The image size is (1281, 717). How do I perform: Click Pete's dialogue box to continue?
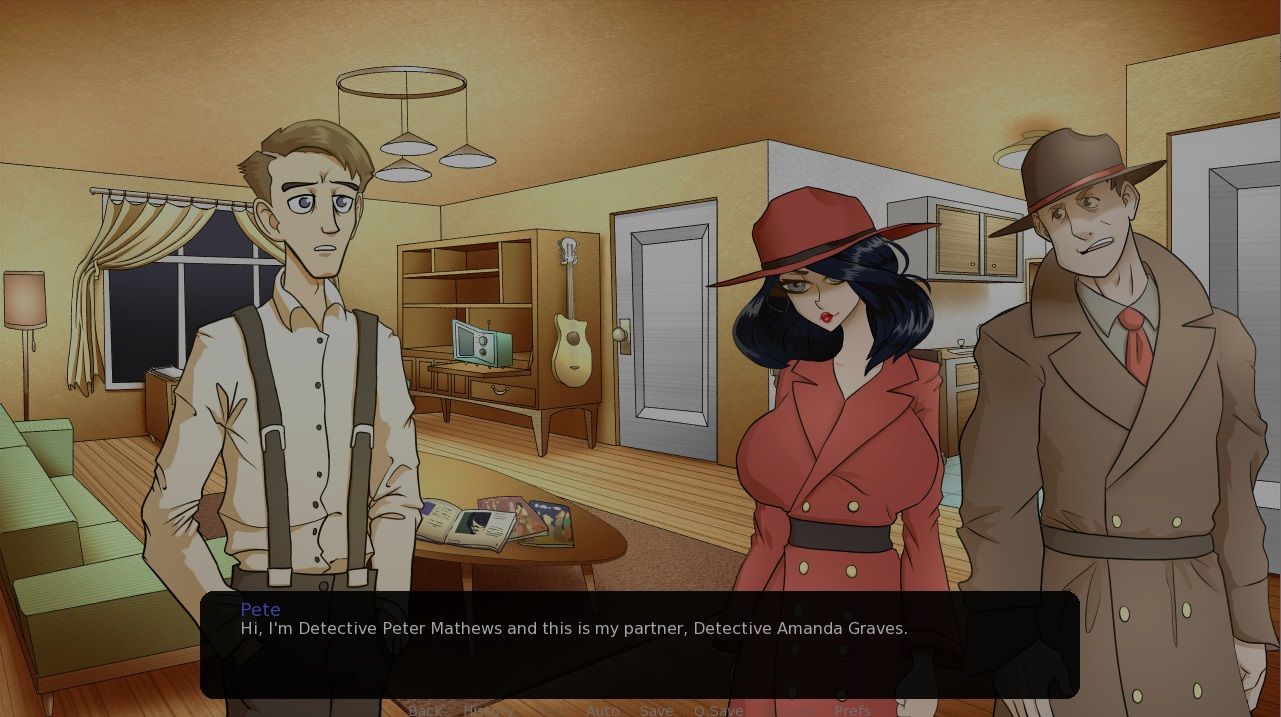[639, 644]
